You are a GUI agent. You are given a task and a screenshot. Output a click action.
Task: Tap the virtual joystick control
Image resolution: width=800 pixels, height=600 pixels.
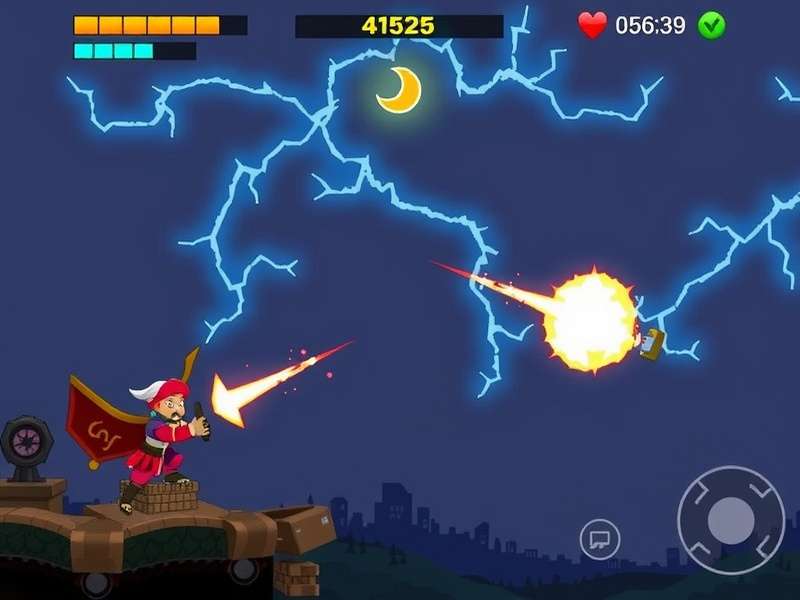[x=730, y=519]
